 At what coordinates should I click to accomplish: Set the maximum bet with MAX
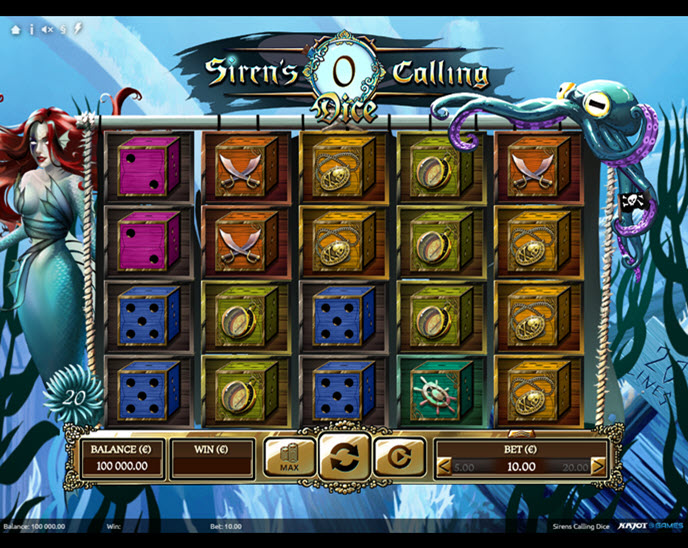tap(290, 457)
